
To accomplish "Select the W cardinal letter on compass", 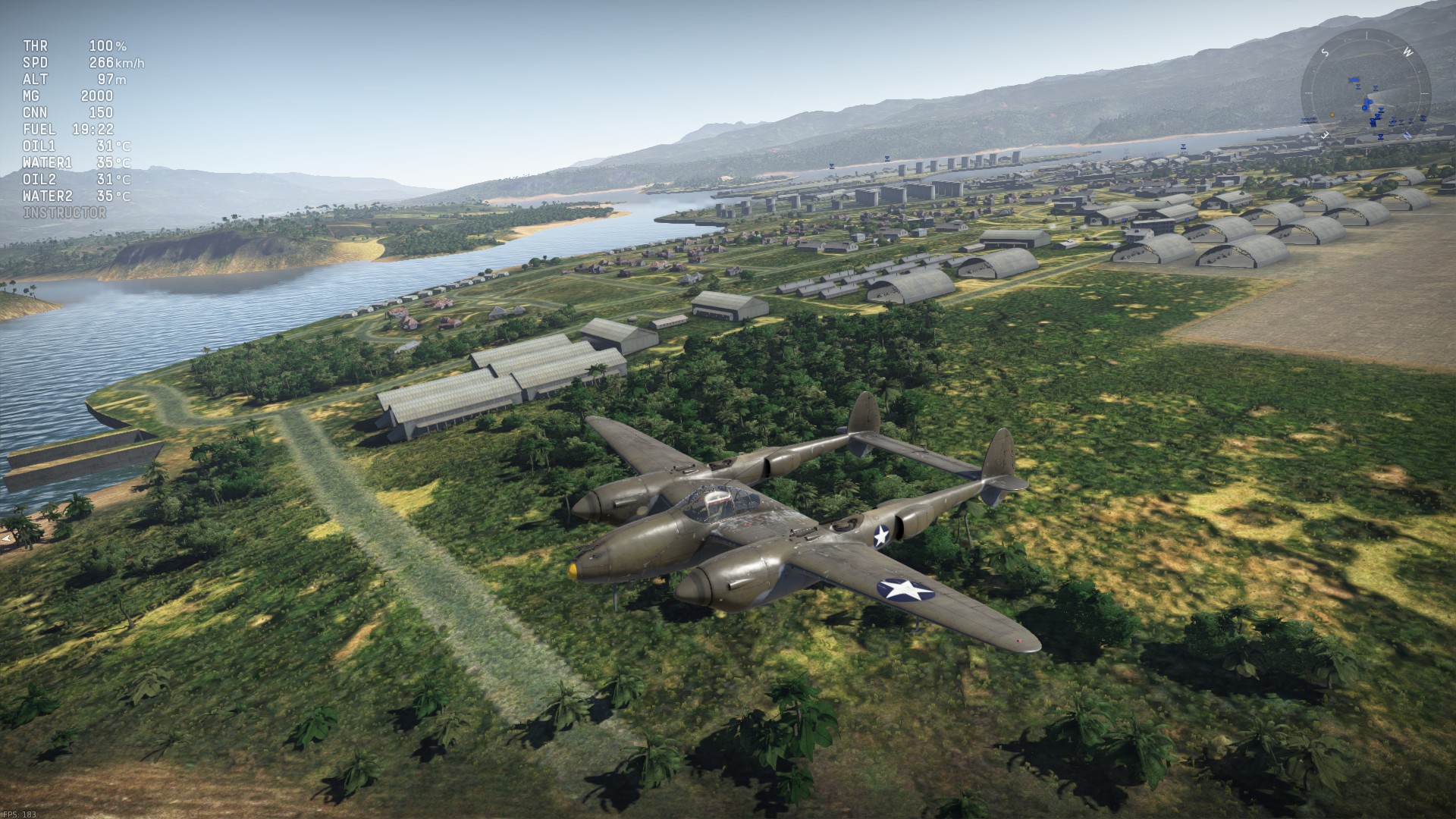I will coord(1407,52).
